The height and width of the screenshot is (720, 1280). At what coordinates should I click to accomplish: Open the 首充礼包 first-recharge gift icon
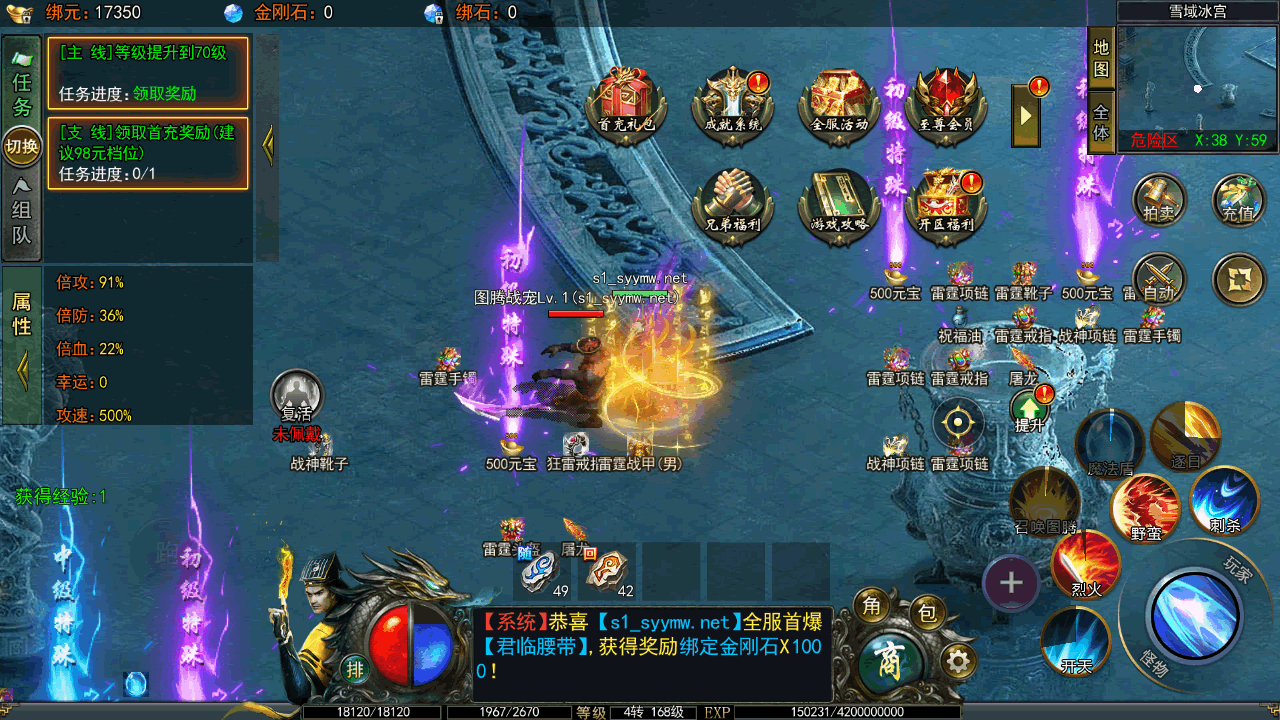[626, 102]
